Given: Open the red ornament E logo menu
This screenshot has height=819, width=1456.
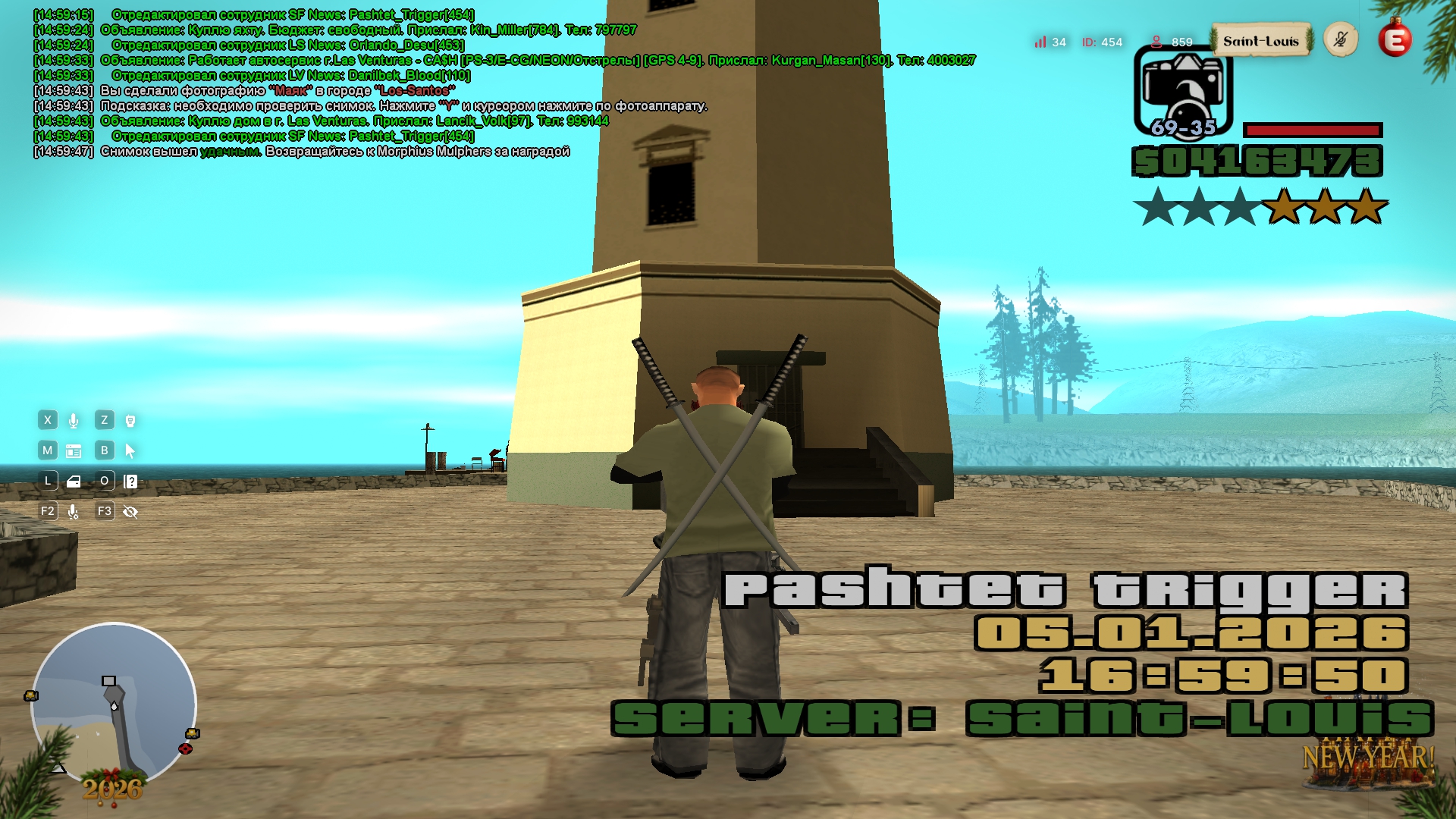Looking at the screenshot, I should (x=1395, y=39).
